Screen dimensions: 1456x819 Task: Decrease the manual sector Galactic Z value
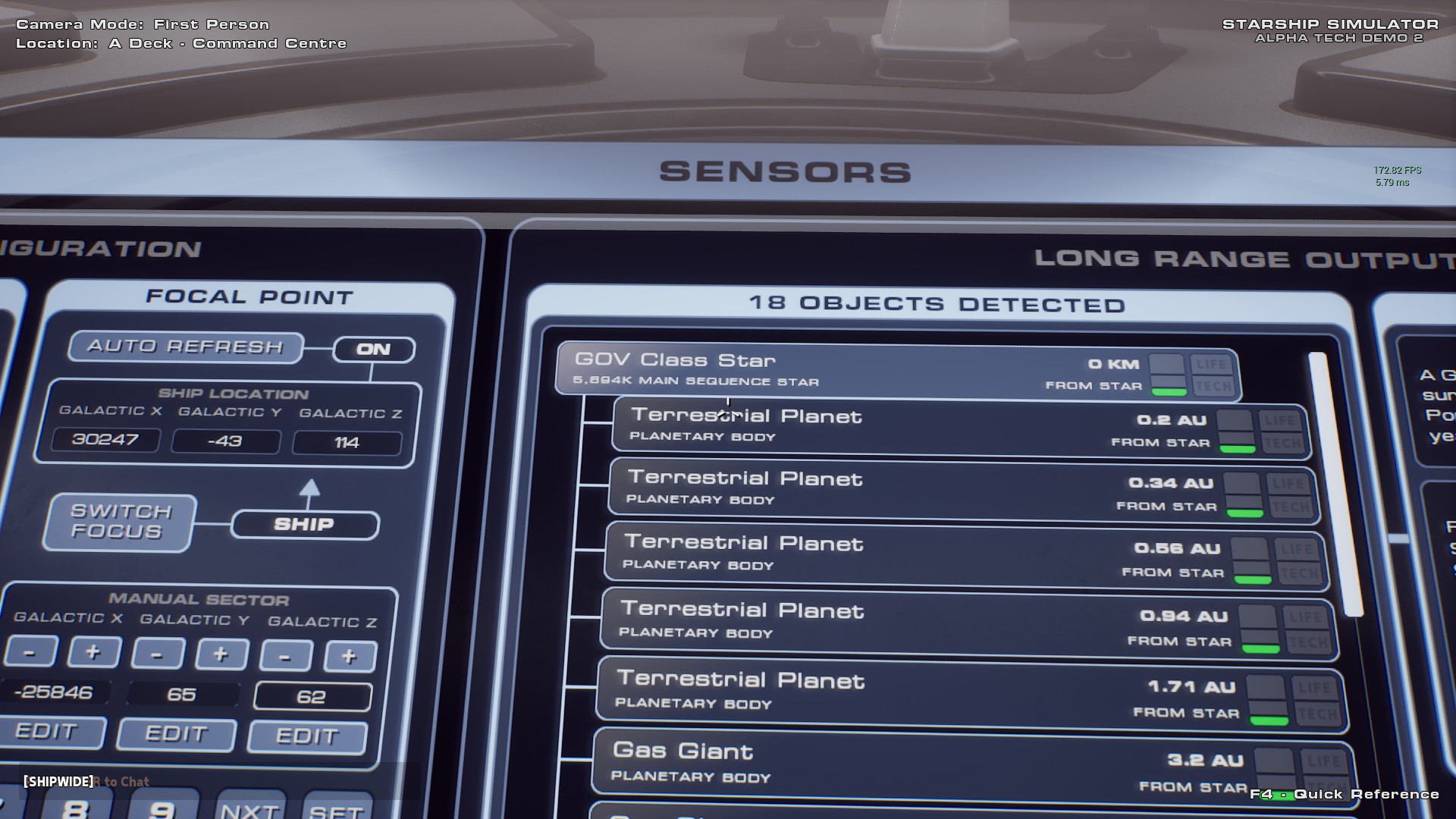[285, 657]
